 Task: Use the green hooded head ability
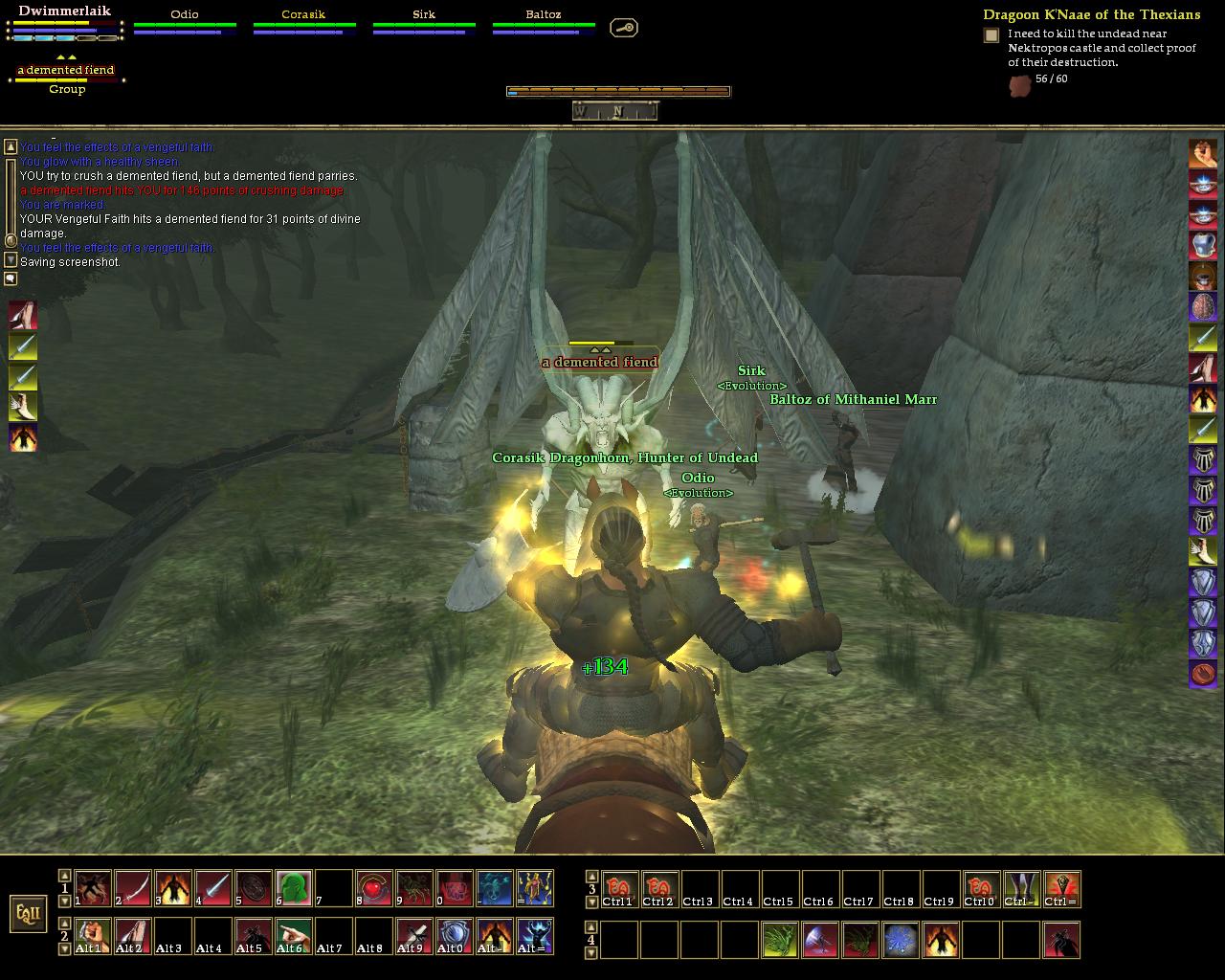(x=294, y=888)
